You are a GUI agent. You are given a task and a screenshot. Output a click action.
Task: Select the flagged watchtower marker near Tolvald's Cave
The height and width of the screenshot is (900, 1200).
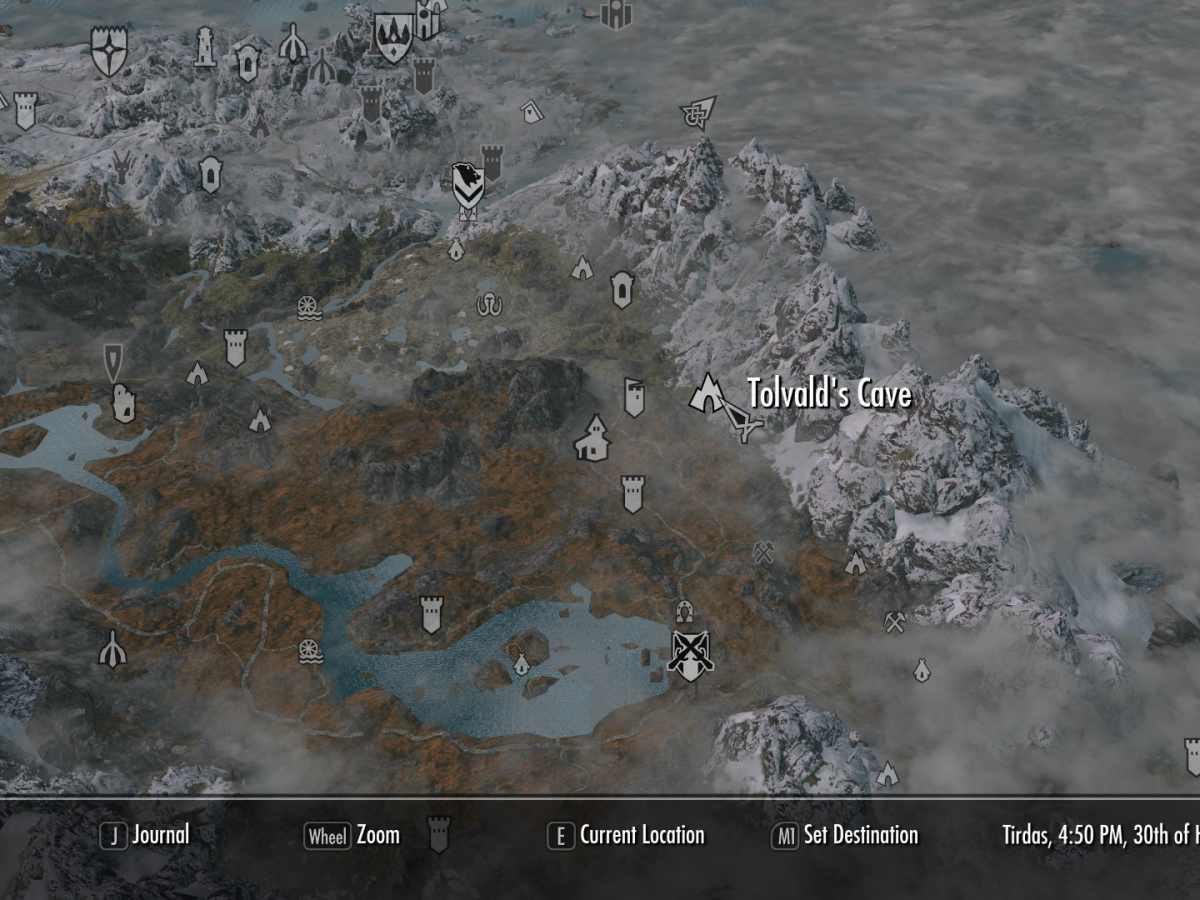(633, 396)
